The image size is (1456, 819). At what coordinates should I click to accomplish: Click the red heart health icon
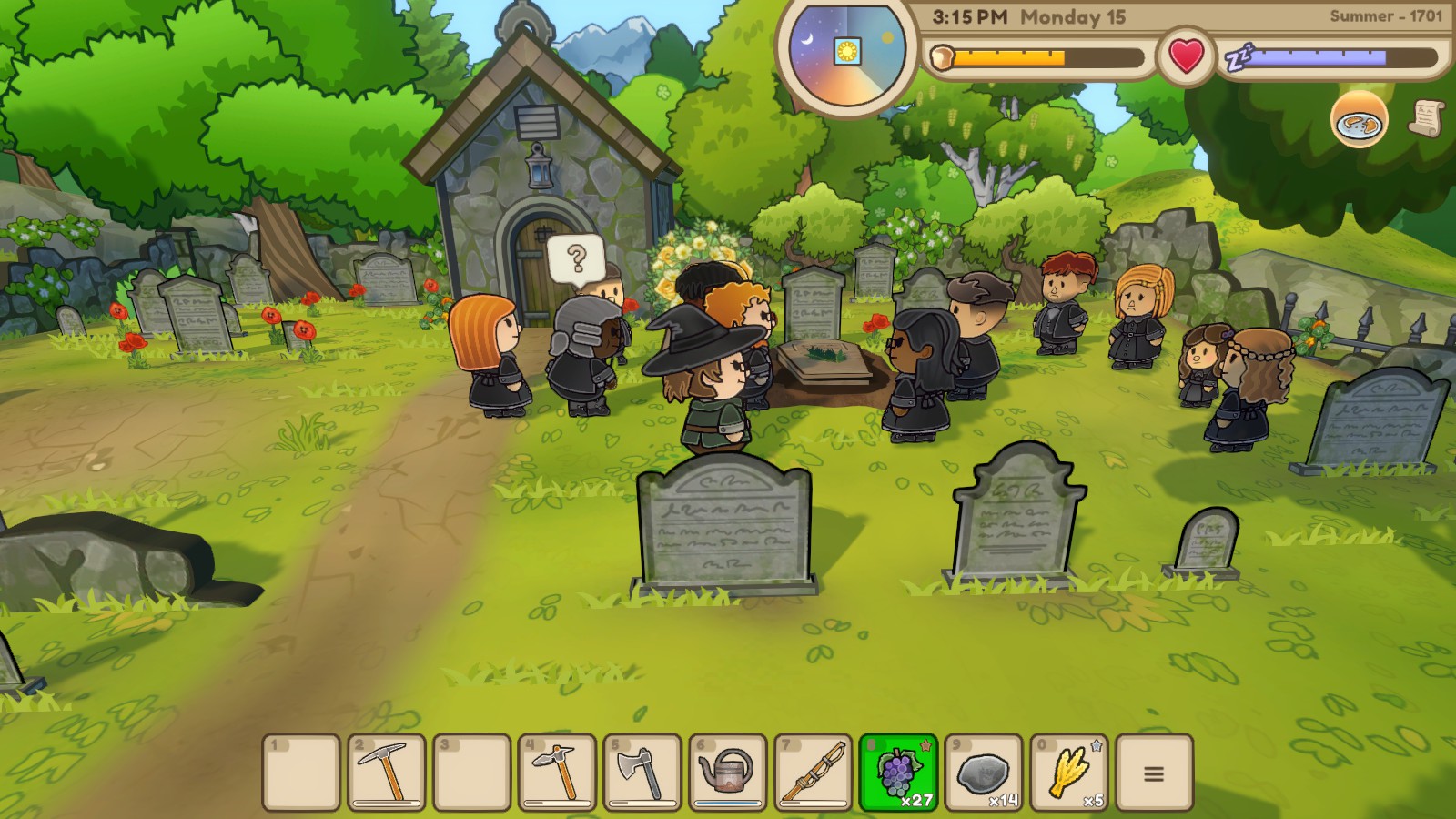tap(1187, 56)
